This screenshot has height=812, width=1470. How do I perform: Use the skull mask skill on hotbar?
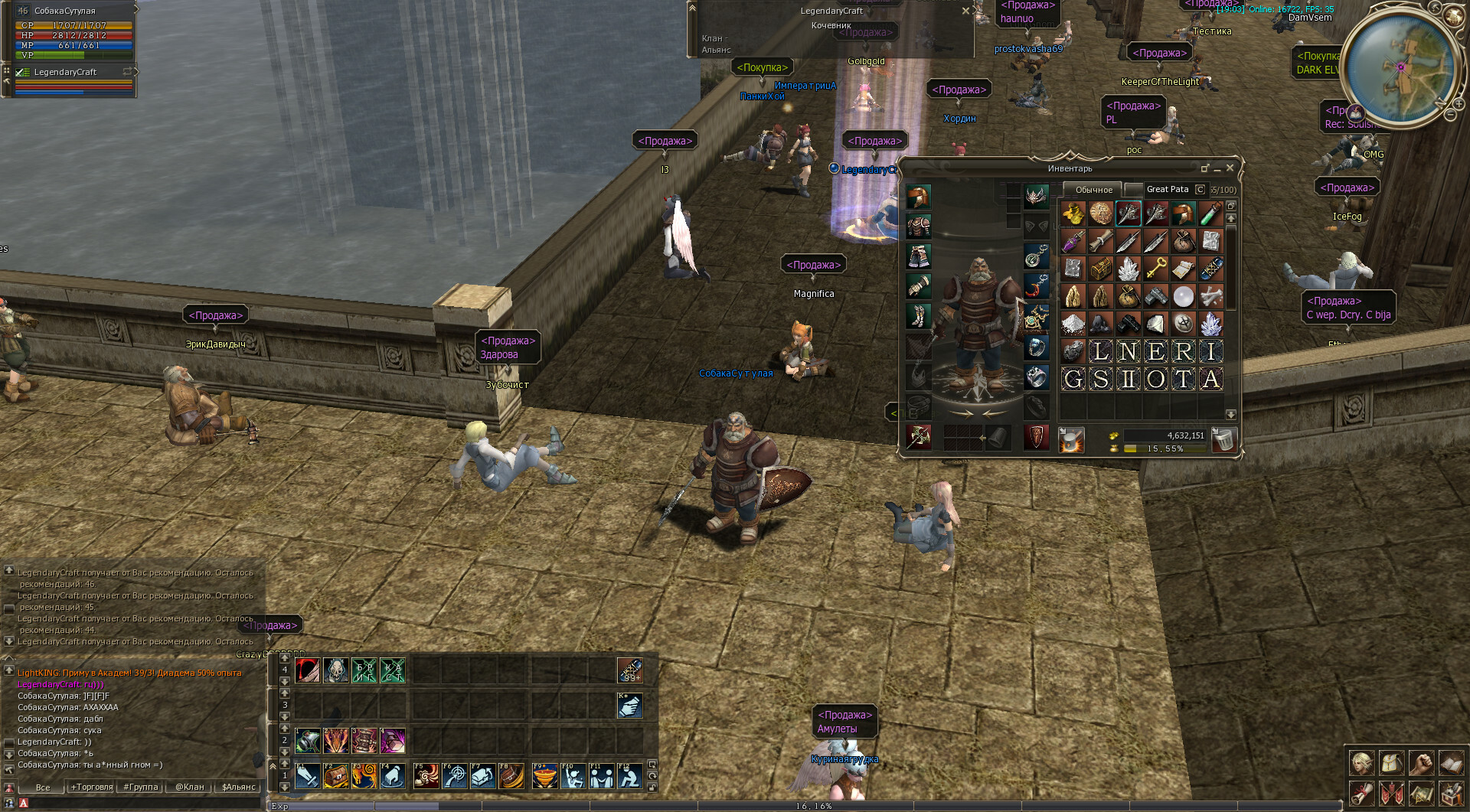pos(335,670)
